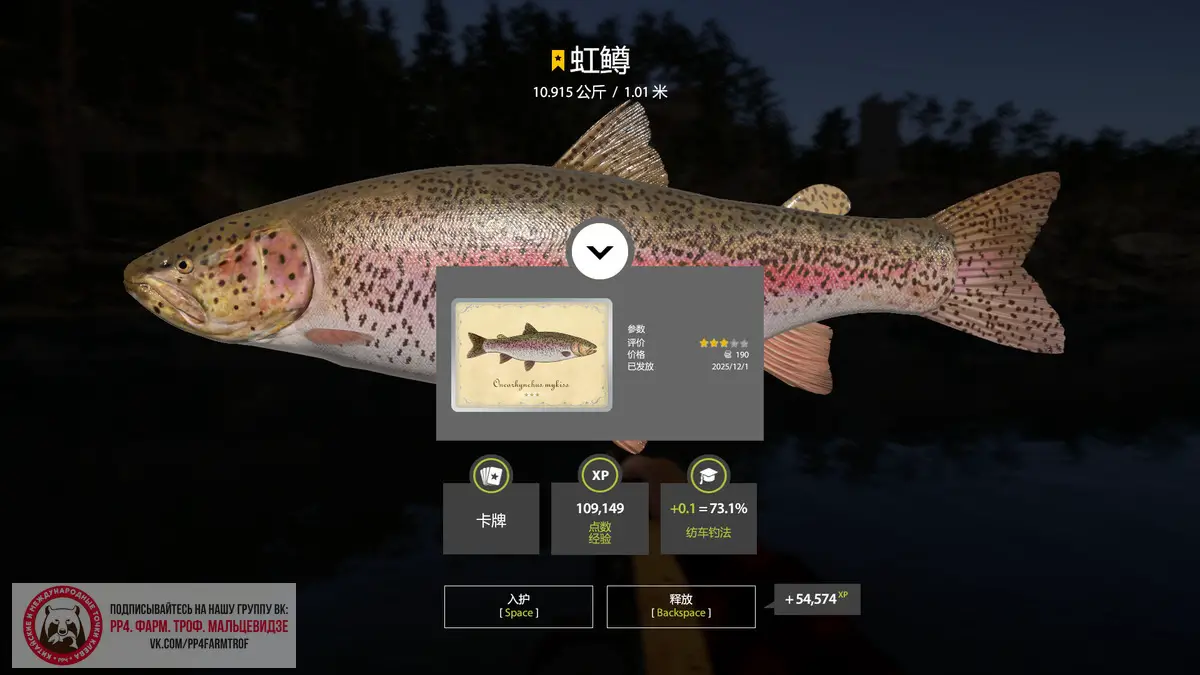Click the 释放 release fish button
The width and height of the screenshot is (1200, 675).
[680, 606]
